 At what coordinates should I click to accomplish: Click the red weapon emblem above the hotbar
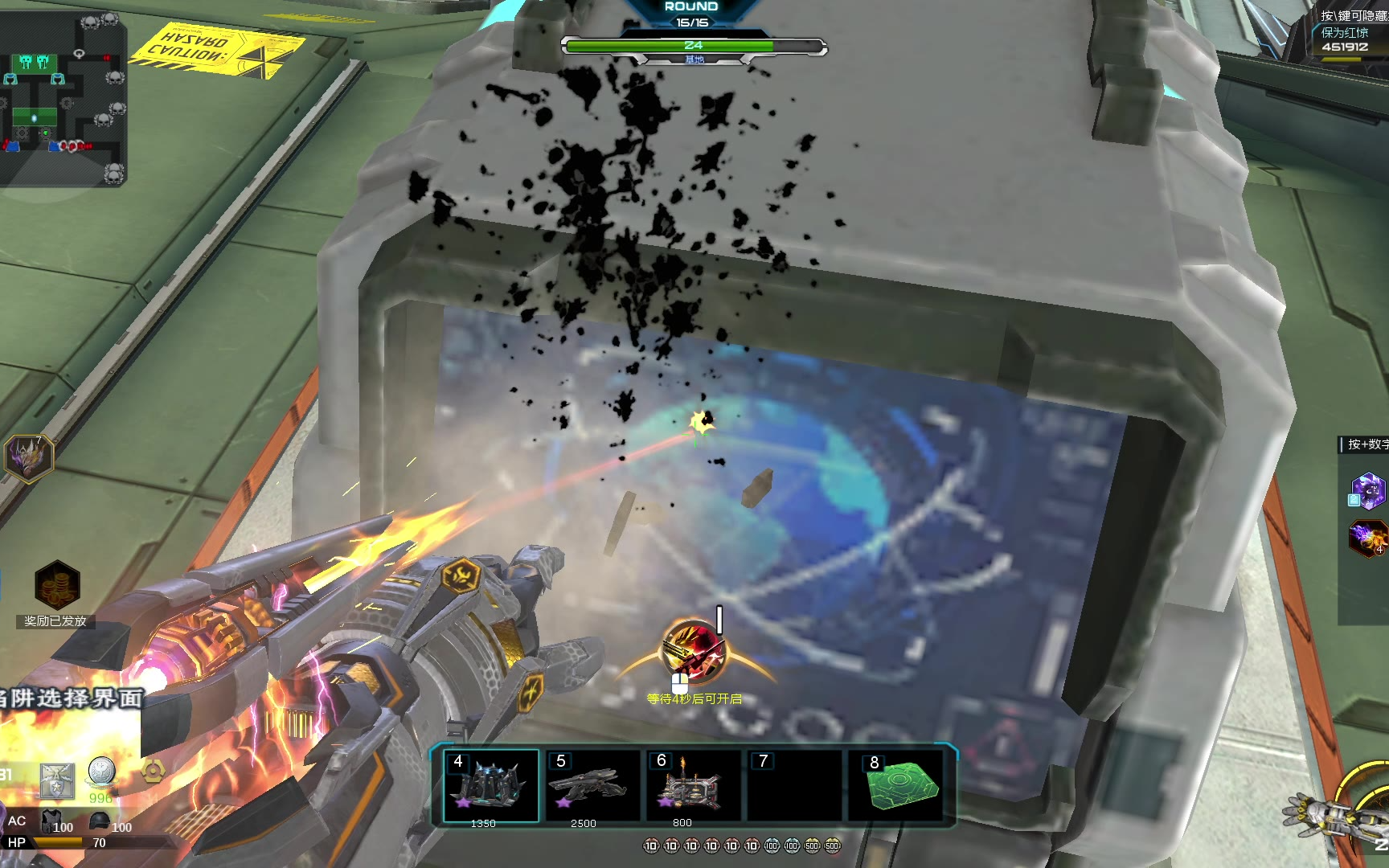click(x=693, y=650)
